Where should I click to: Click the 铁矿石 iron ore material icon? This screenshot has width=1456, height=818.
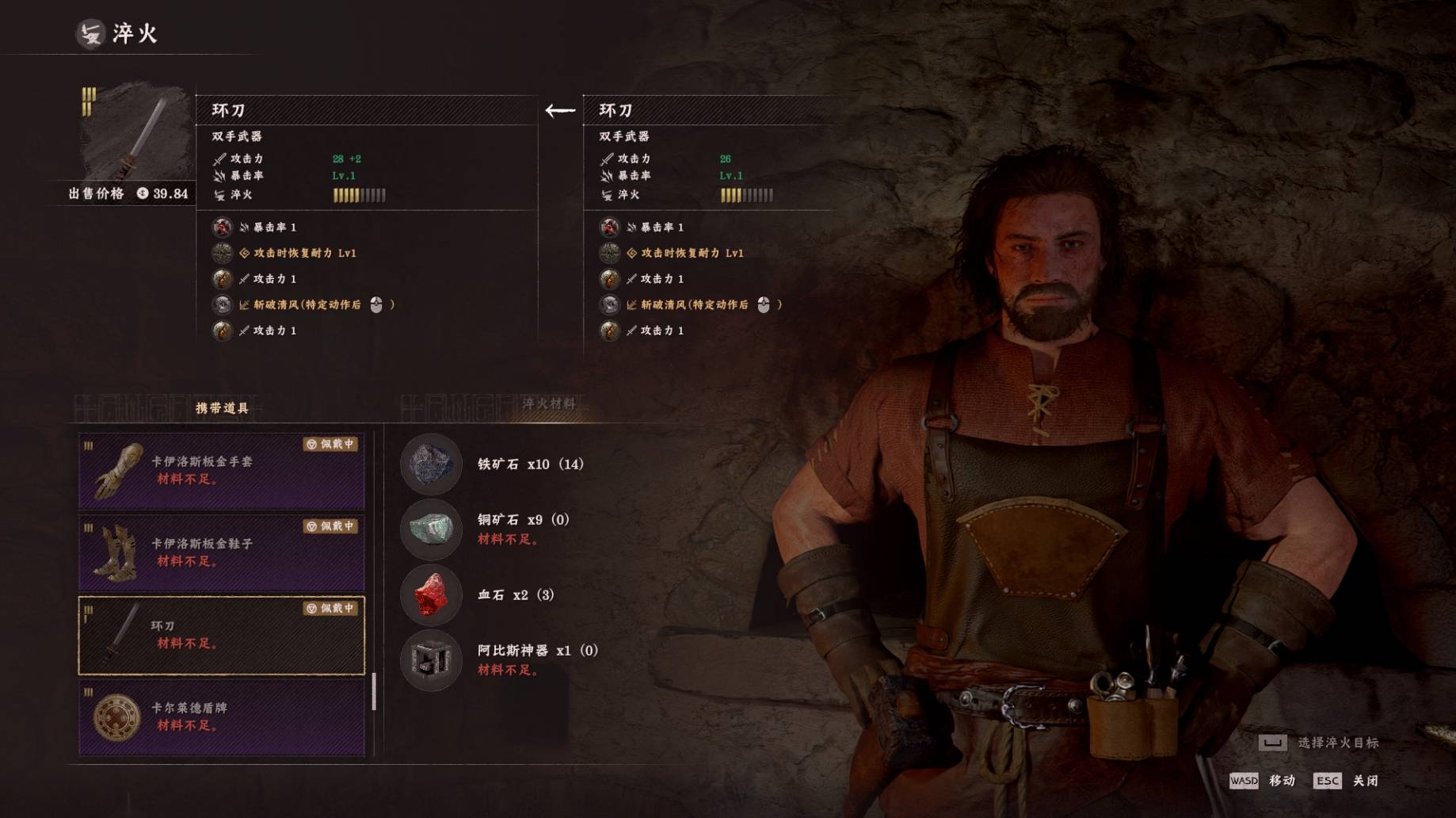(431, 464)
